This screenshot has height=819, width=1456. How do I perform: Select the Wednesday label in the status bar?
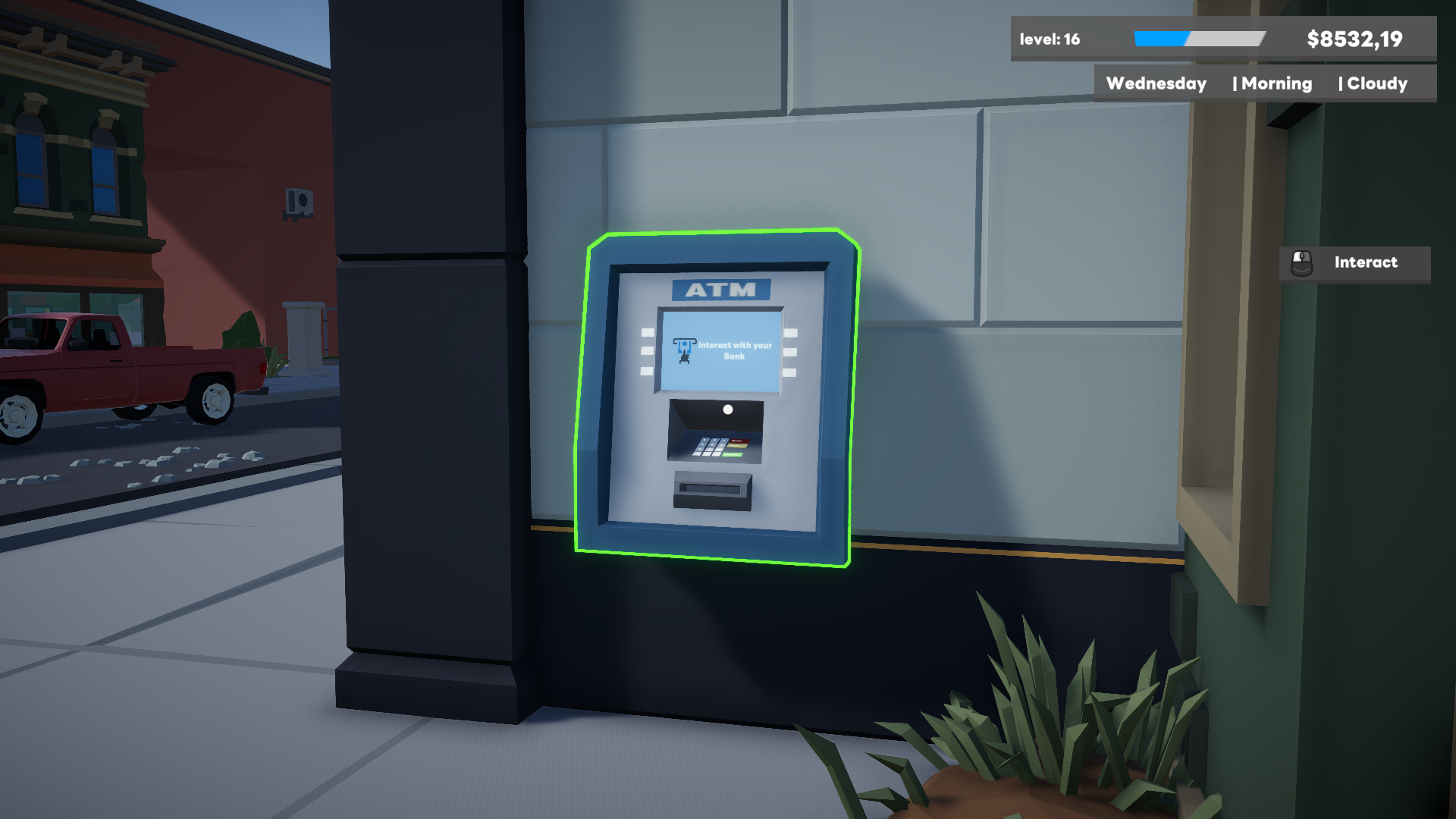pos(1155,83)
